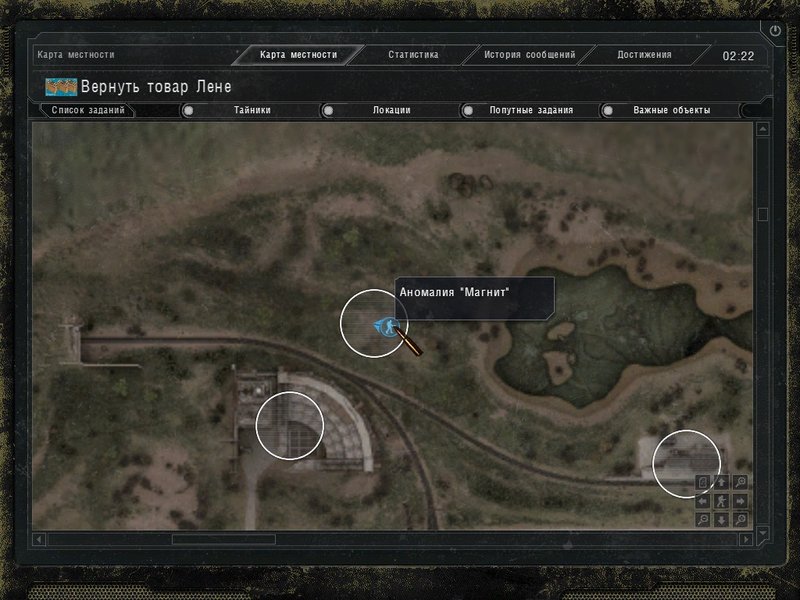Pan the map down with arrow button
800x600 pixels.
pyautogui.click(x=721, y=519)
